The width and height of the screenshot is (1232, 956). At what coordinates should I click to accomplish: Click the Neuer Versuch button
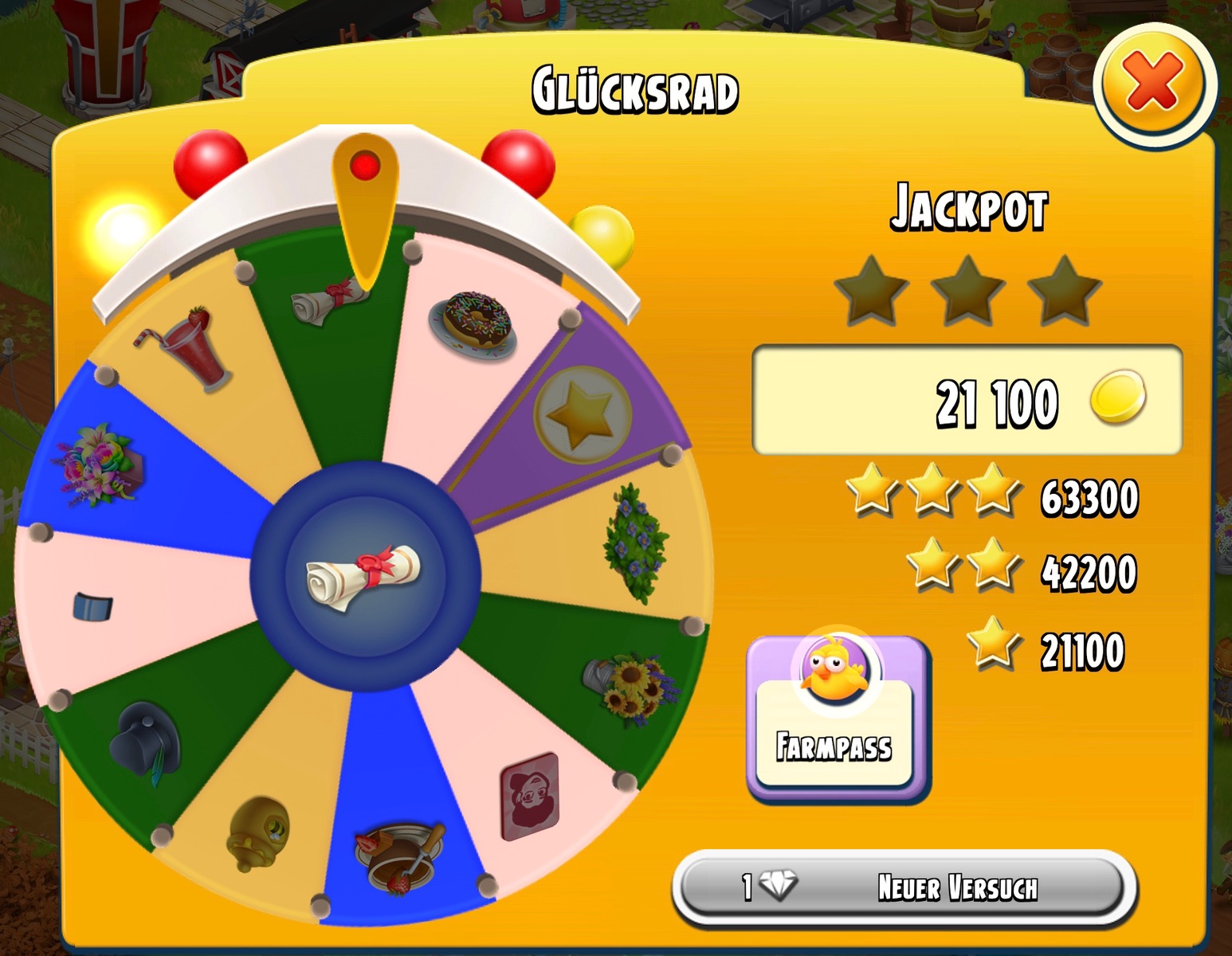click(904, 887)
